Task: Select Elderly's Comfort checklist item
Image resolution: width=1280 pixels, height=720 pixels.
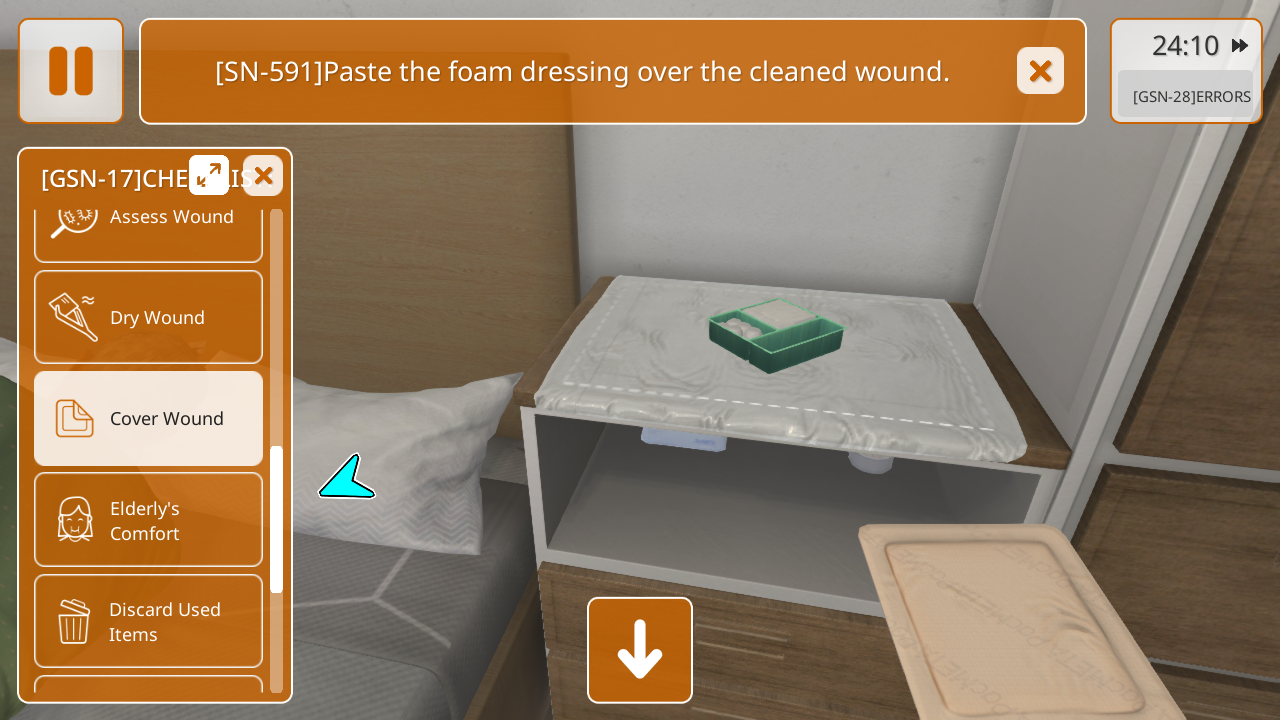Action: (149, 520)
